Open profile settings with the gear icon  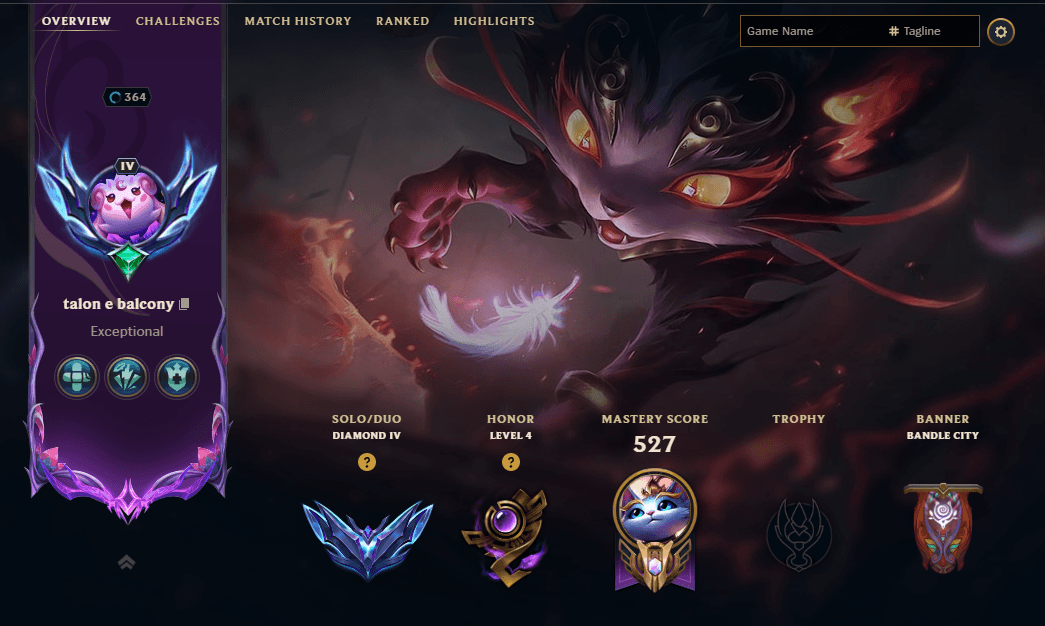click(1001, 32)
